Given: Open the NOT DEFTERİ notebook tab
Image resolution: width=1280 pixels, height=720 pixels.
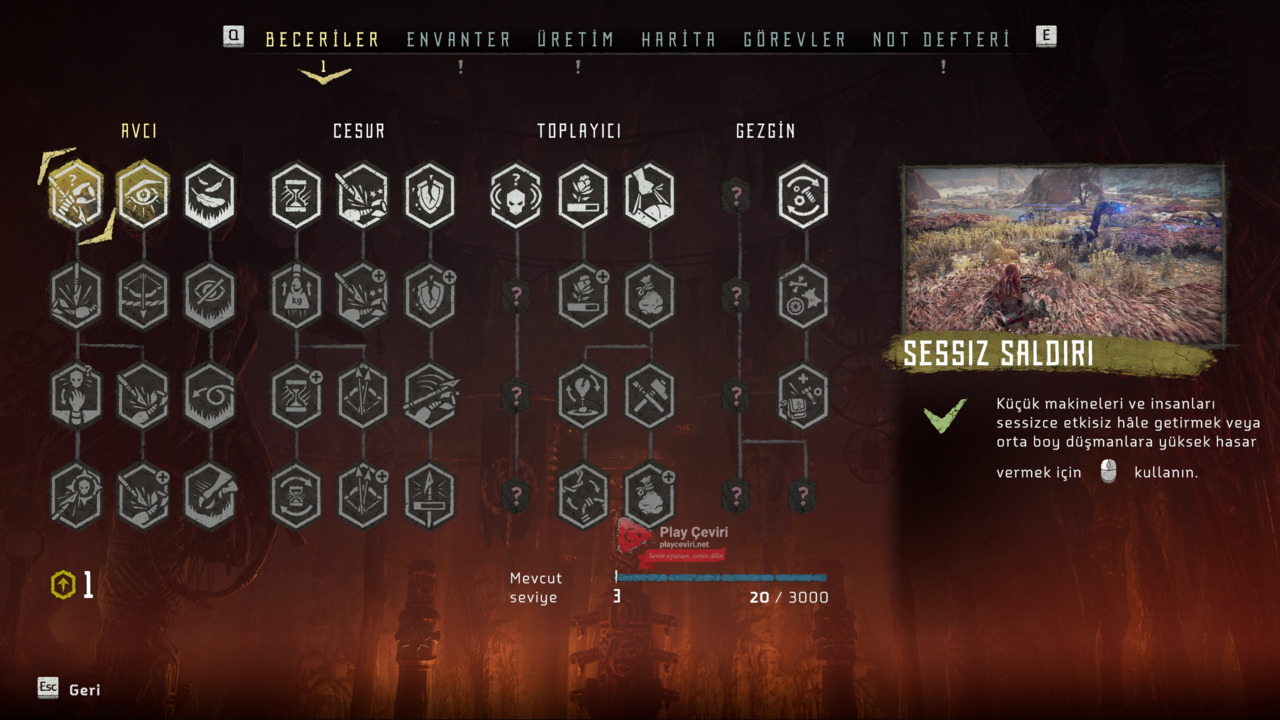Looking at the screenshot, I should point(941,40).
